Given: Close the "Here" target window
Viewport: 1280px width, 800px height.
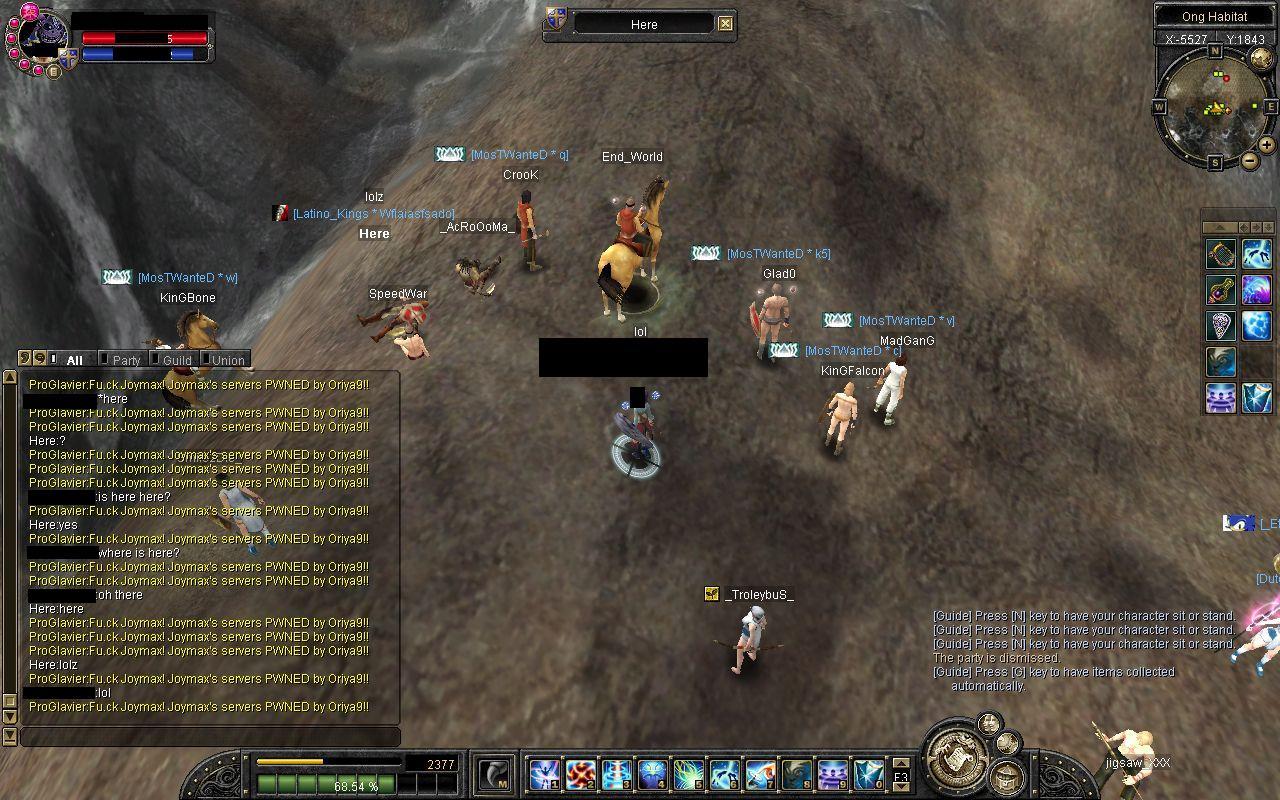Looking at the screenshot, I should coord(726,24).
